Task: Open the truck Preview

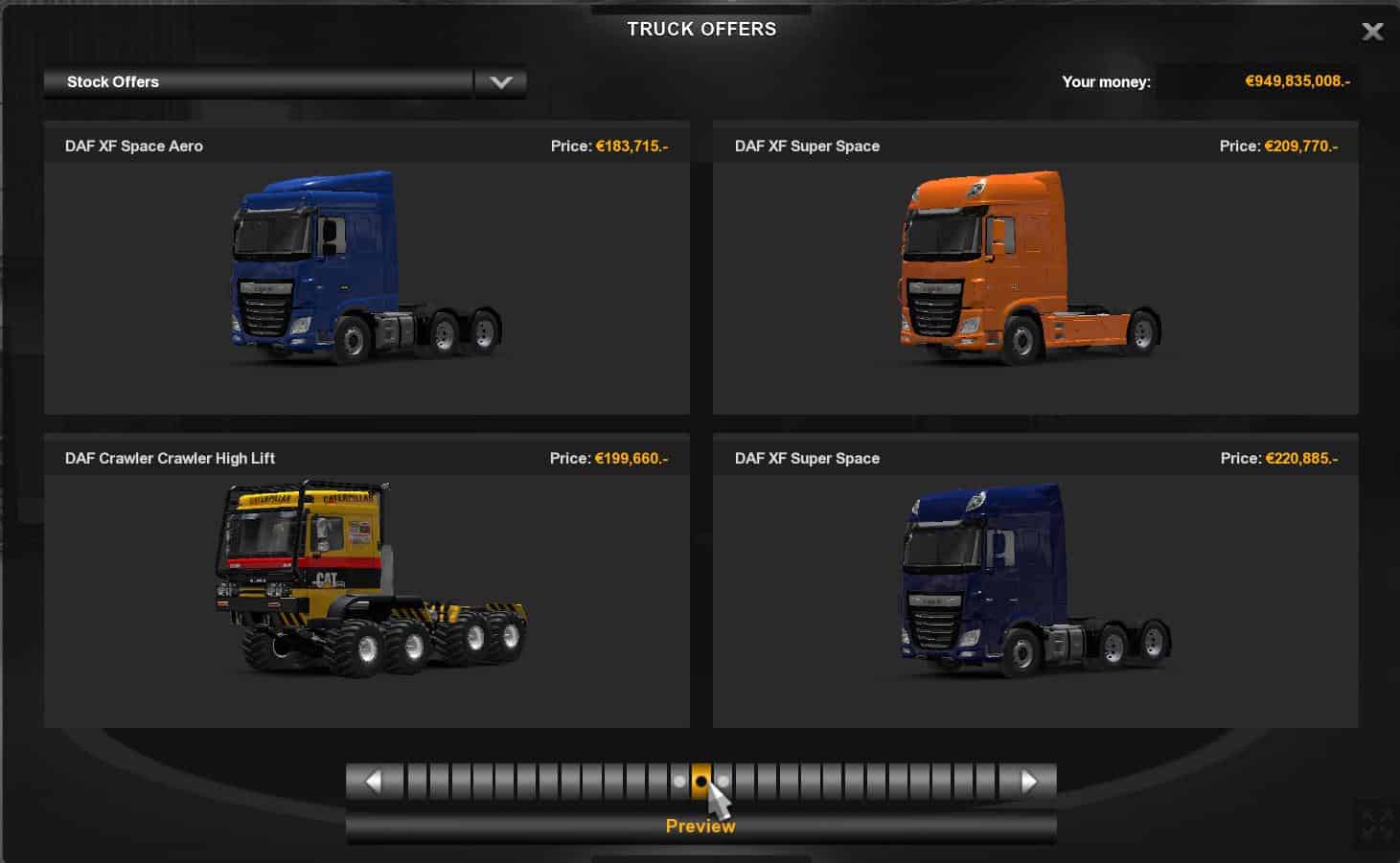Action: pos(700,827)
